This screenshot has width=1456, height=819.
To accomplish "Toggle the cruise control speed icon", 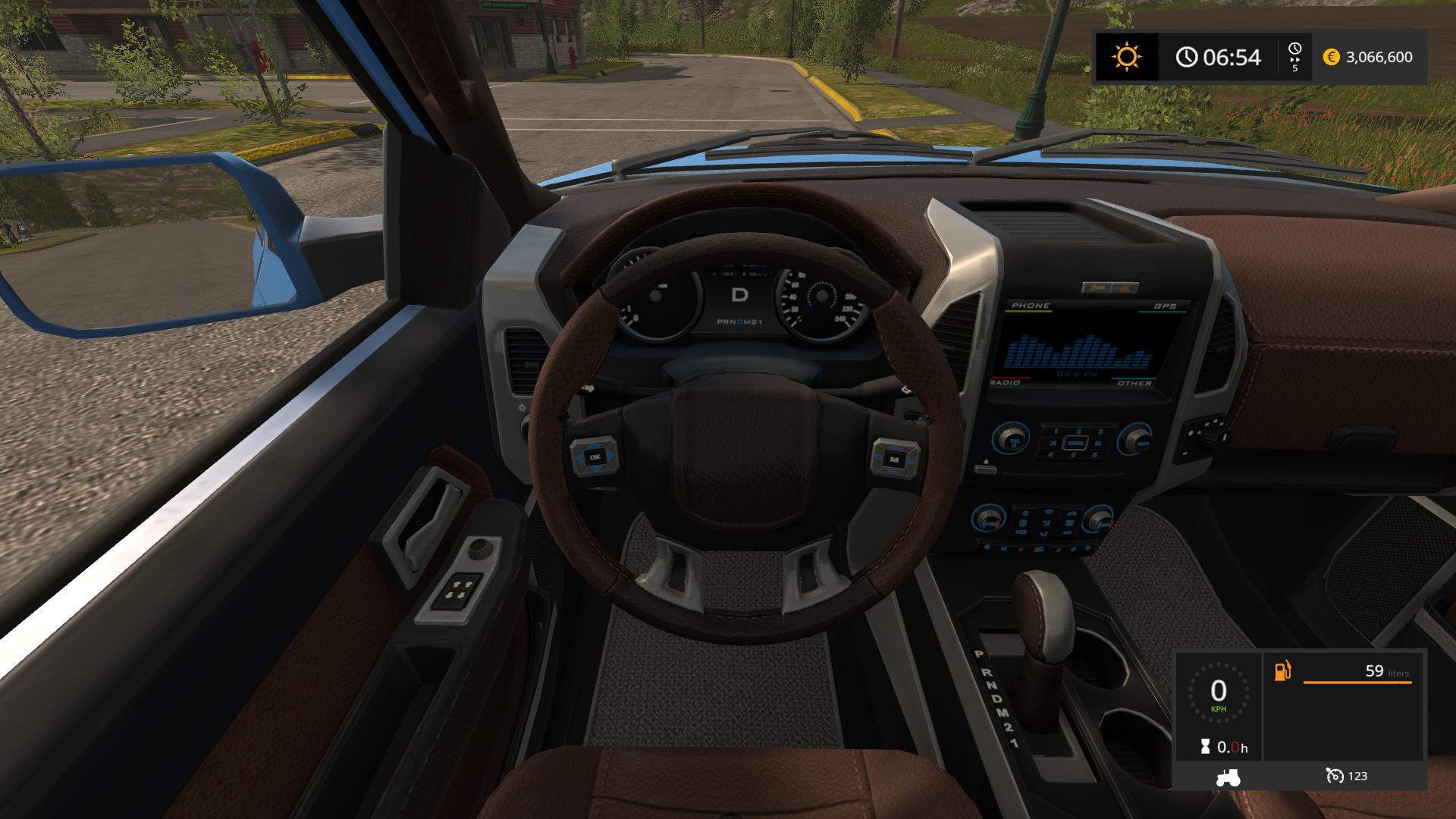I will (1334, 776).
